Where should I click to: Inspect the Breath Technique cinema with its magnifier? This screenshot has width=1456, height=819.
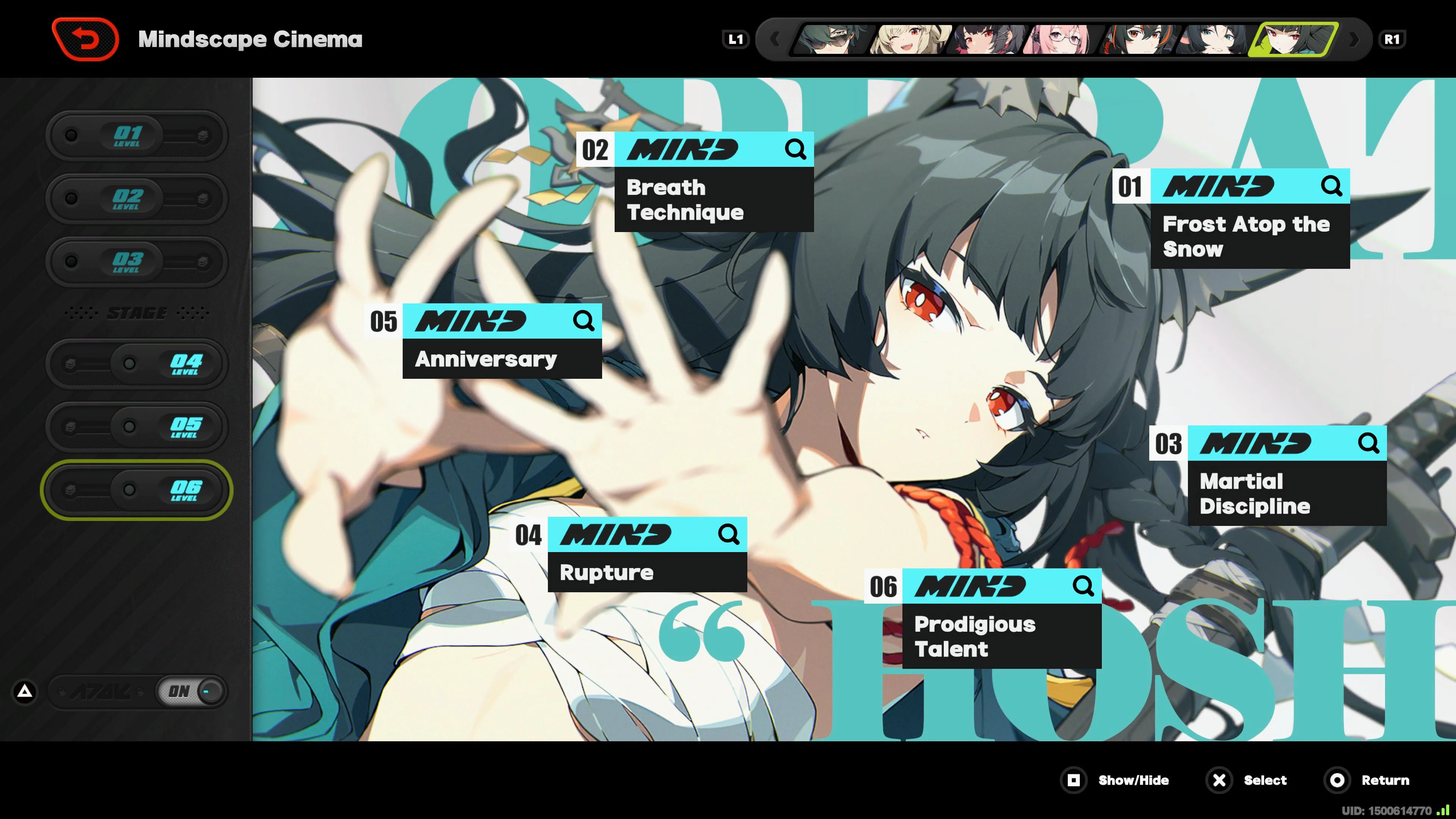click(x=796, y=149)
